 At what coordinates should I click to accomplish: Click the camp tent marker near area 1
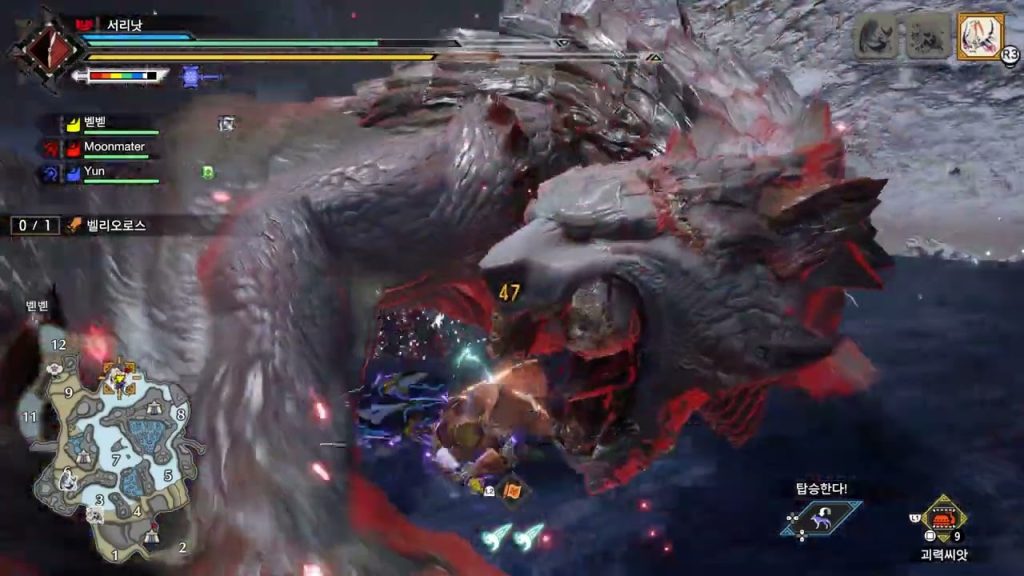[x=150, y=537]
